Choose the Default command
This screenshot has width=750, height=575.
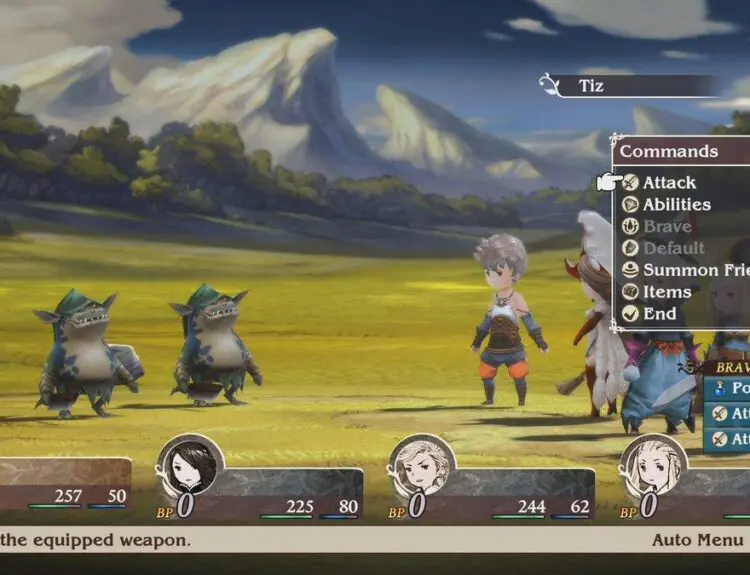coord(673,249)
